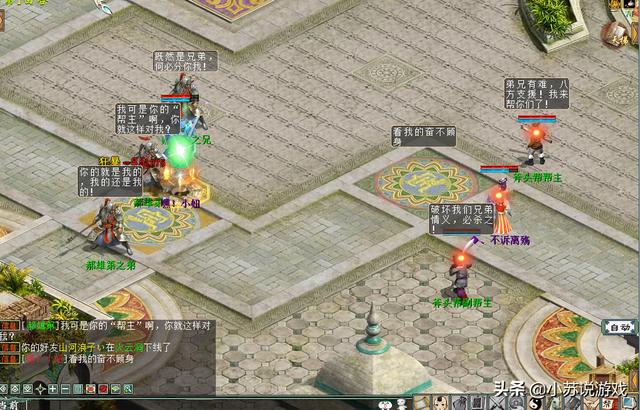This screenshot has width=640, height=410.
Task: Open the magnifier search chat icon
Action: [128, 389]
